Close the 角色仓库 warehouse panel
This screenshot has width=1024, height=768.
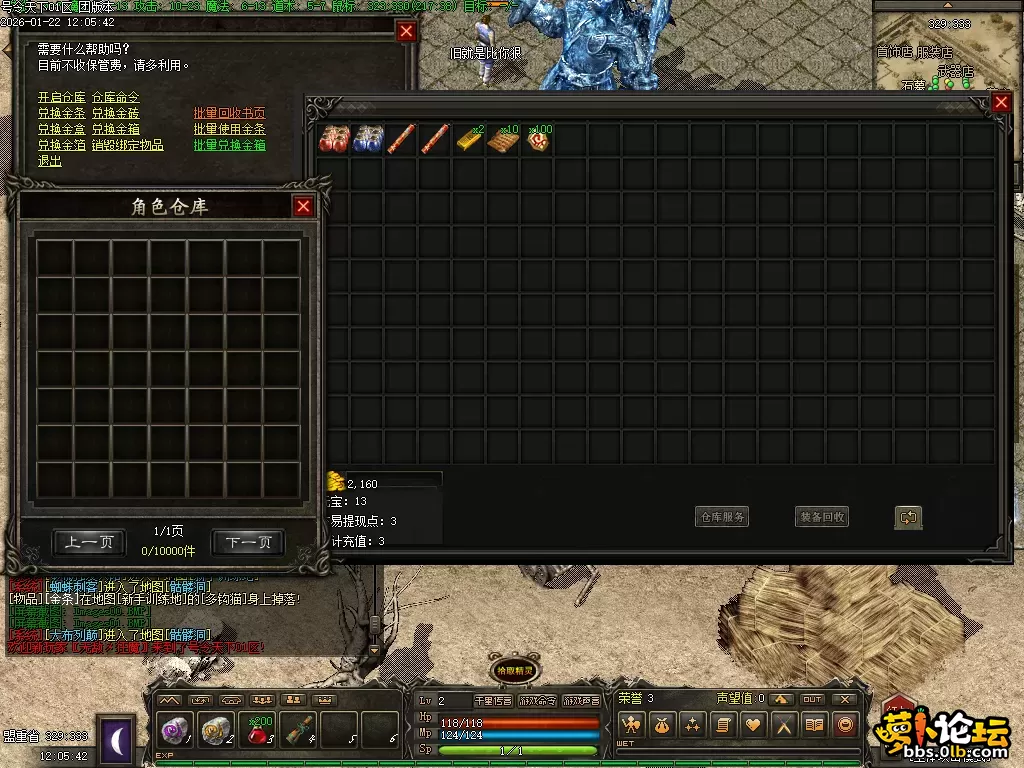pos(303,206)
